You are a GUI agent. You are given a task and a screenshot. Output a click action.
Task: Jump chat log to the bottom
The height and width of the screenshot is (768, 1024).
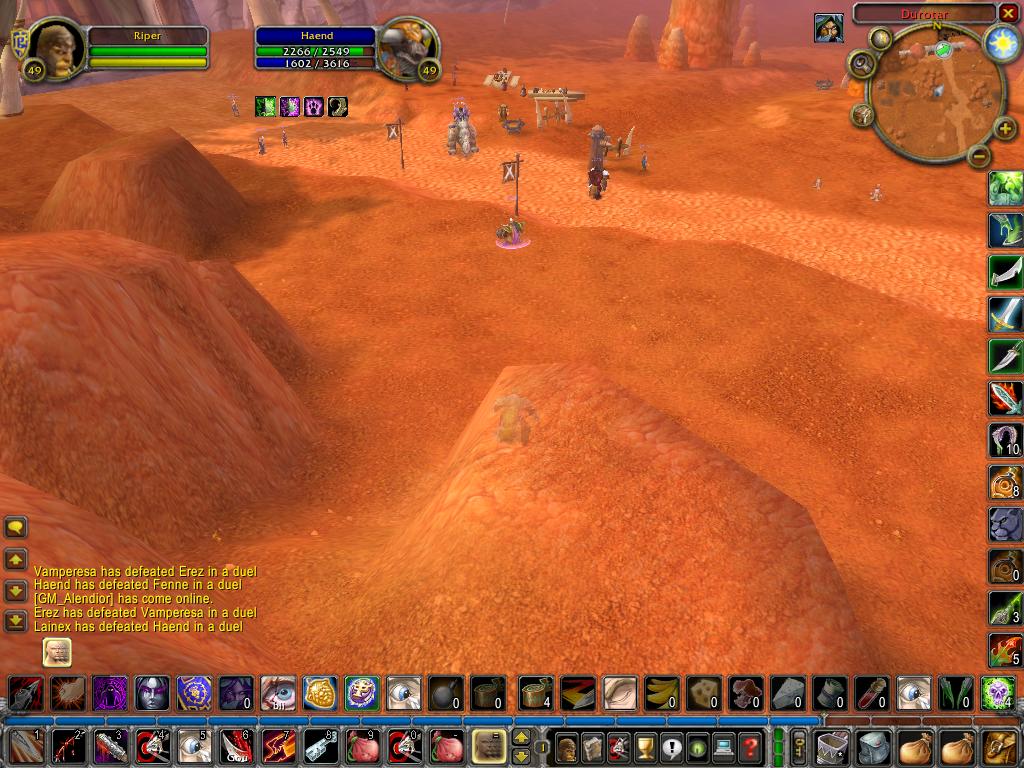coord(16,621)
